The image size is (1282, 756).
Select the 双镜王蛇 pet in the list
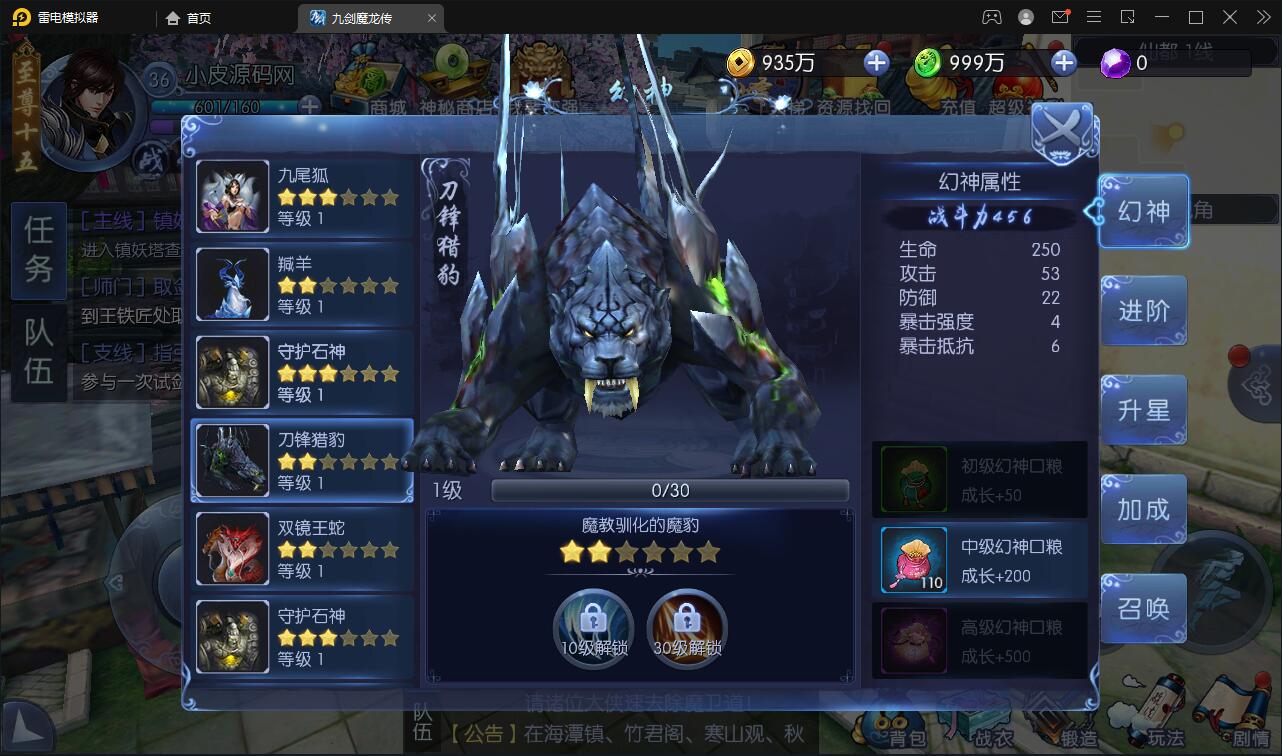[x=300, y=548]
